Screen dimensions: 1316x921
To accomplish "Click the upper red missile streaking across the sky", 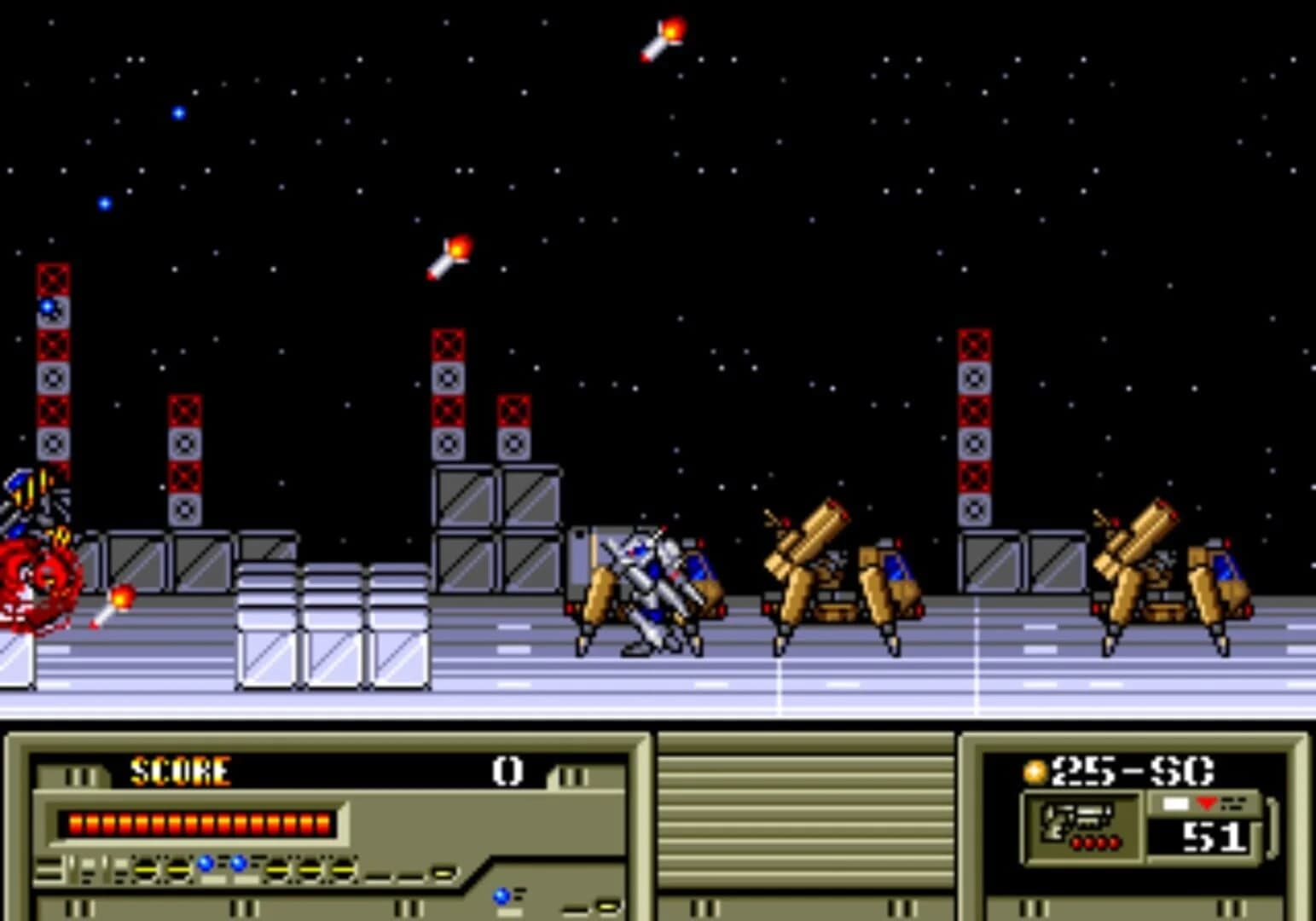I will pyautogui.click(x=661, y=38).
